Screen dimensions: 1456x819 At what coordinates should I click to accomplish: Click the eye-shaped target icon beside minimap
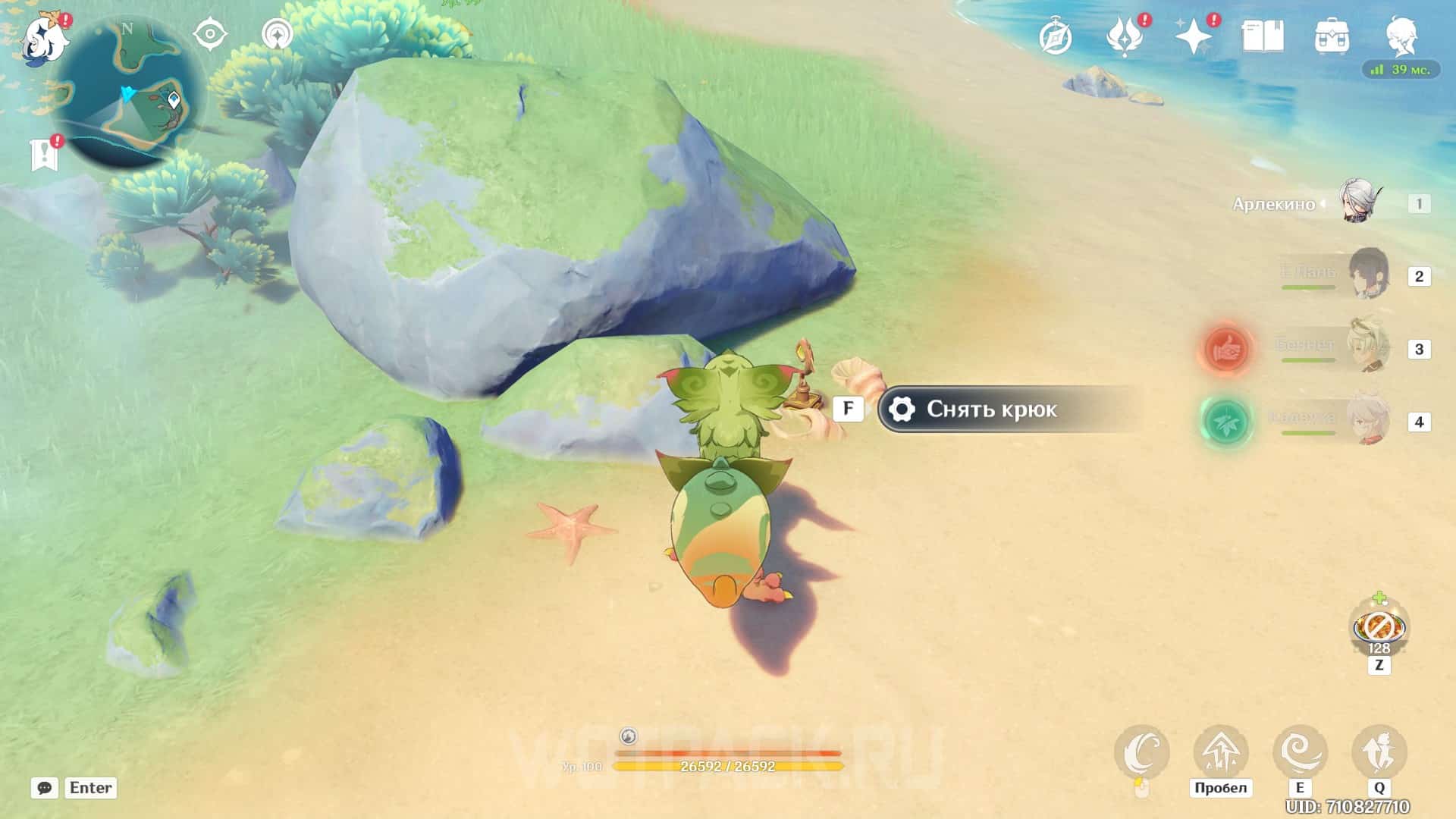[x=210, y=35]
